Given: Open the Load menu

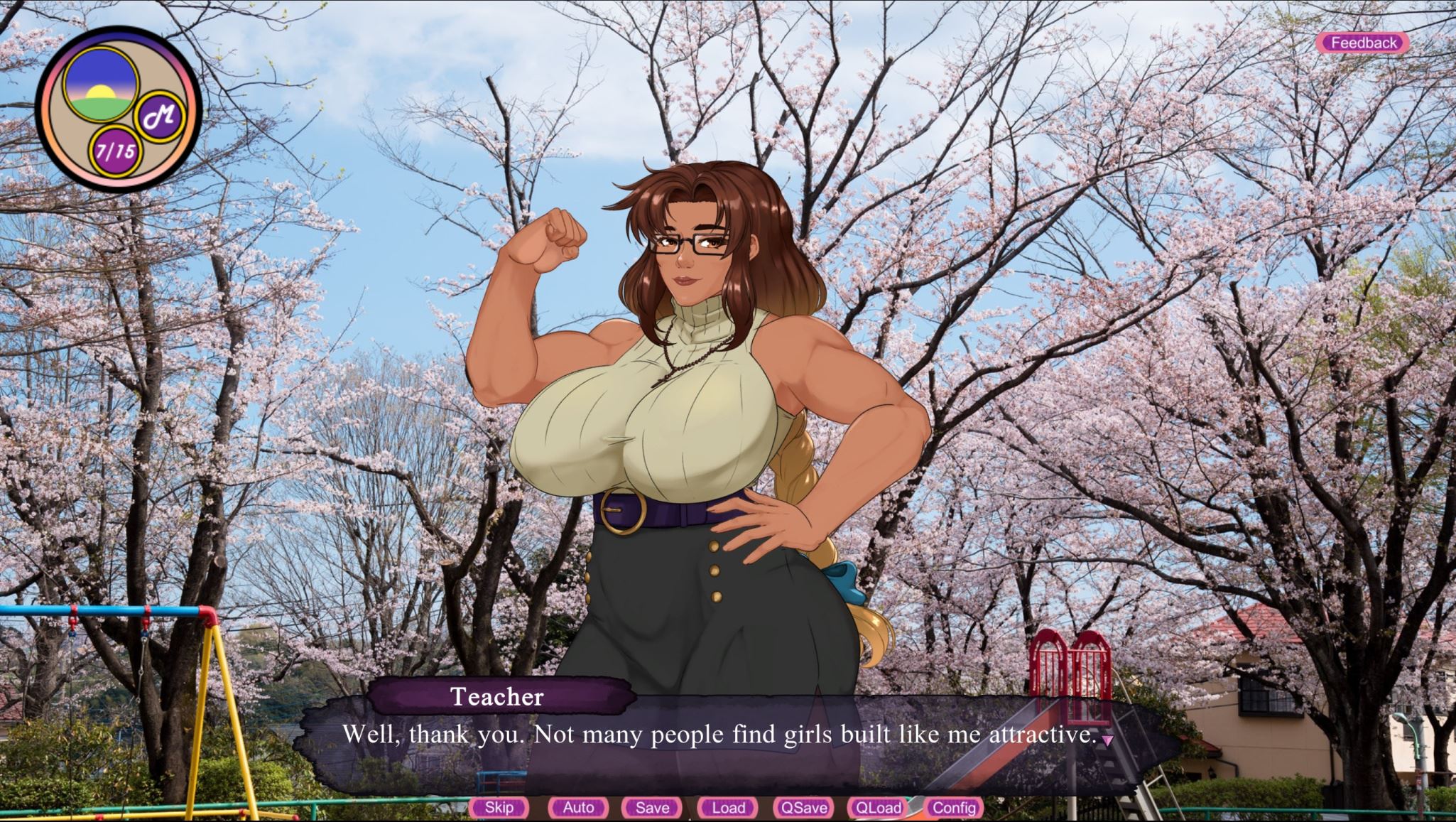Looking at the screenshot, I should tap(728, 807).
